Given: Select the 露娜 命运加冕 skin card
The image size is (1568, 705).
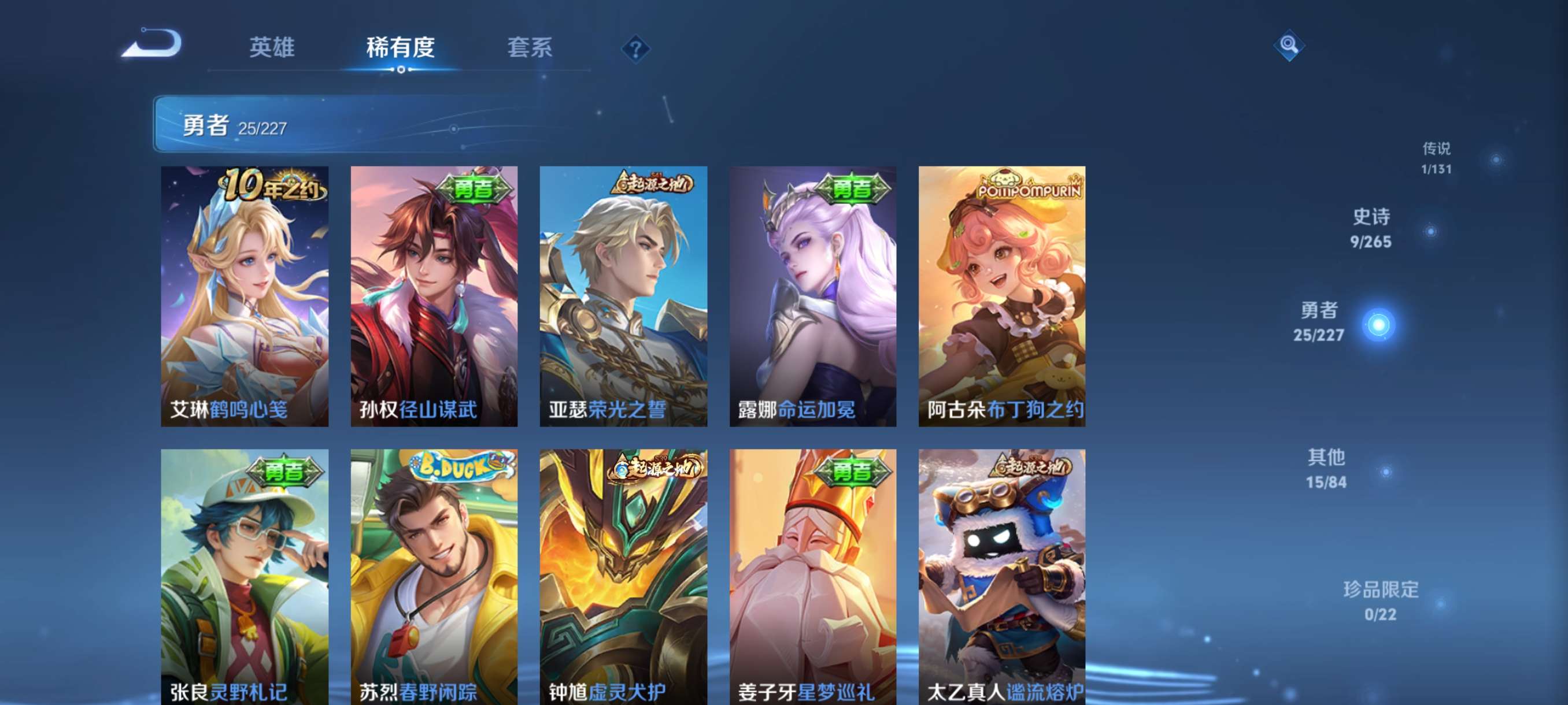Looking at the screenshot, I should point(812,296).
